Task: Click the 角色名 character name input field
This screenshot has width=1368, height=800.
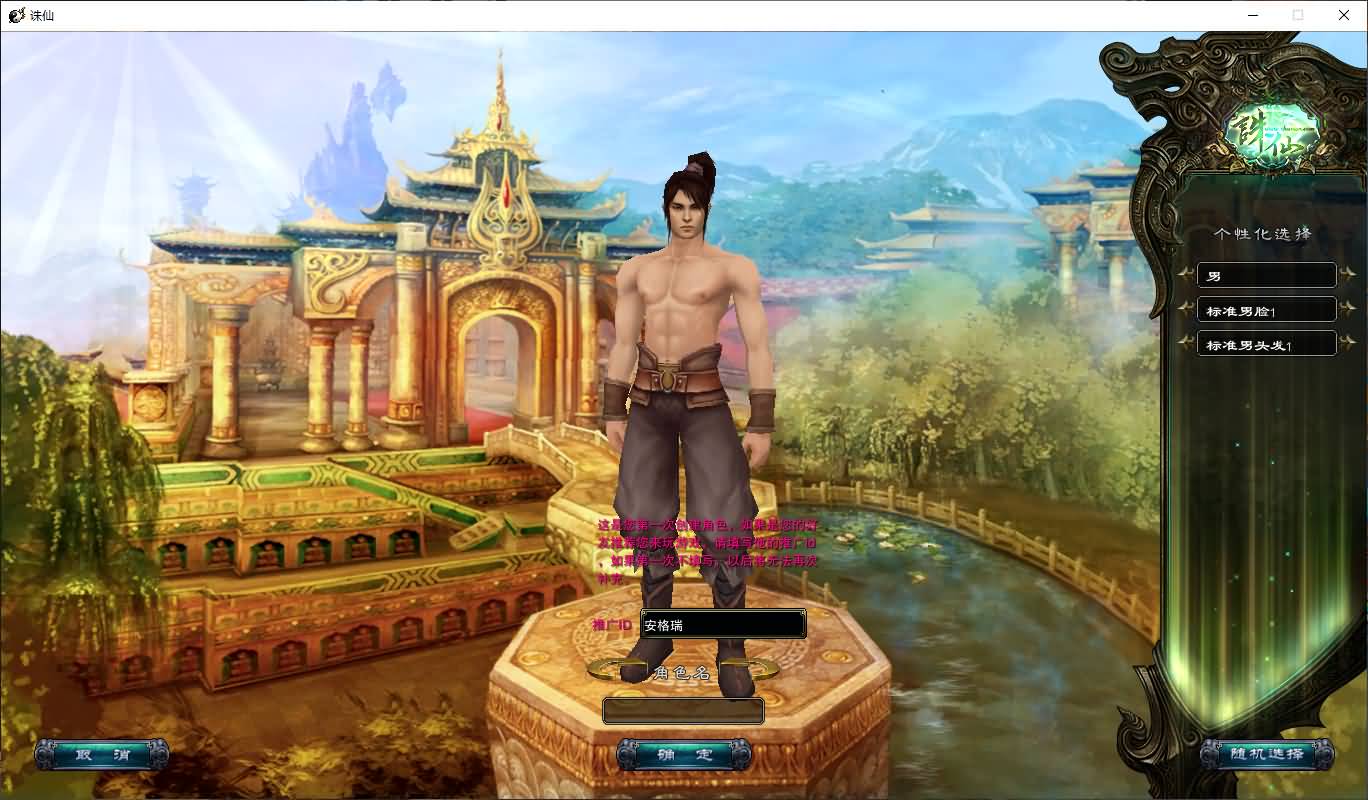Action: 684,710
